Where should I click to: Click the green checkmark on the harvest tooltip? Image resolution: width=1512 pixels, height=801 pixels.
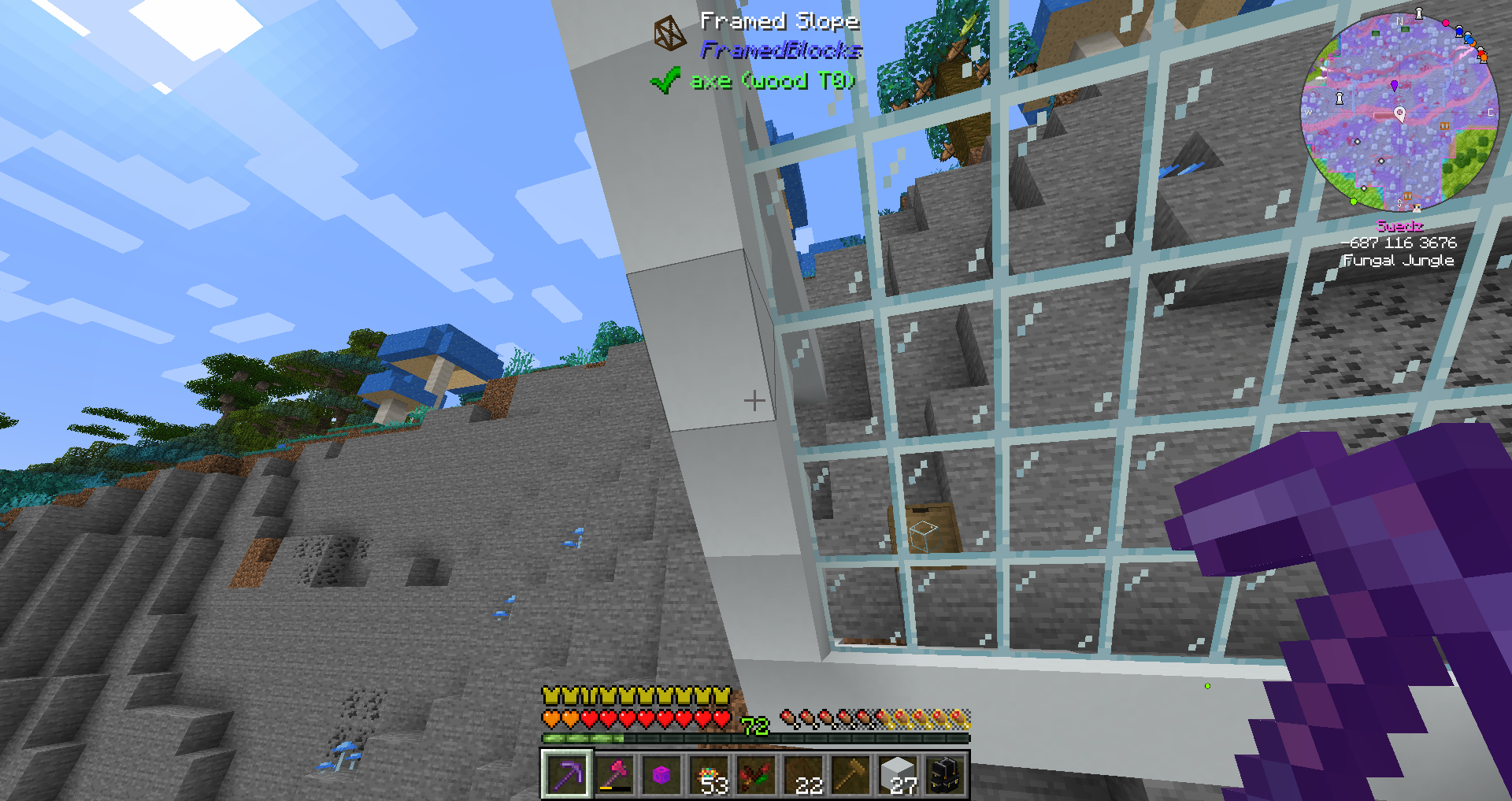click(665, 80)
